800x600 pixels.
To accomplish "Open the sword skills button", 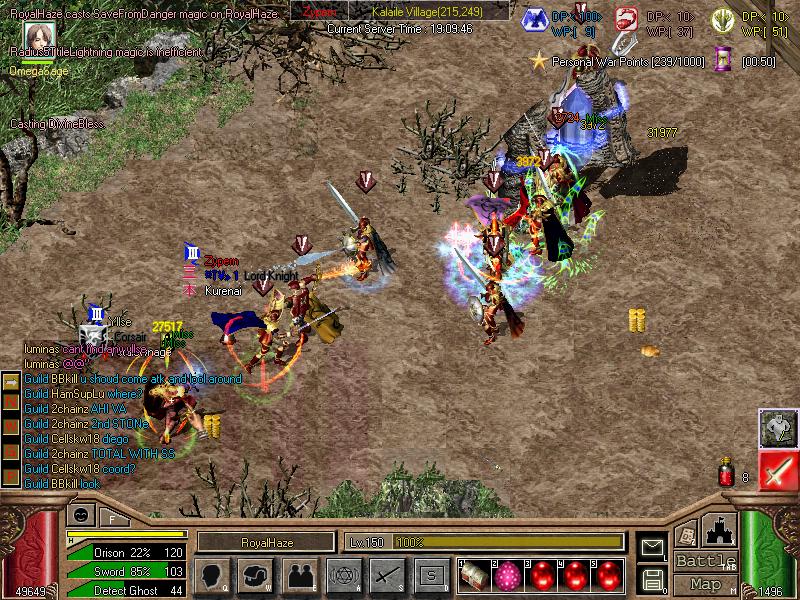I will (x=386, y=575).
